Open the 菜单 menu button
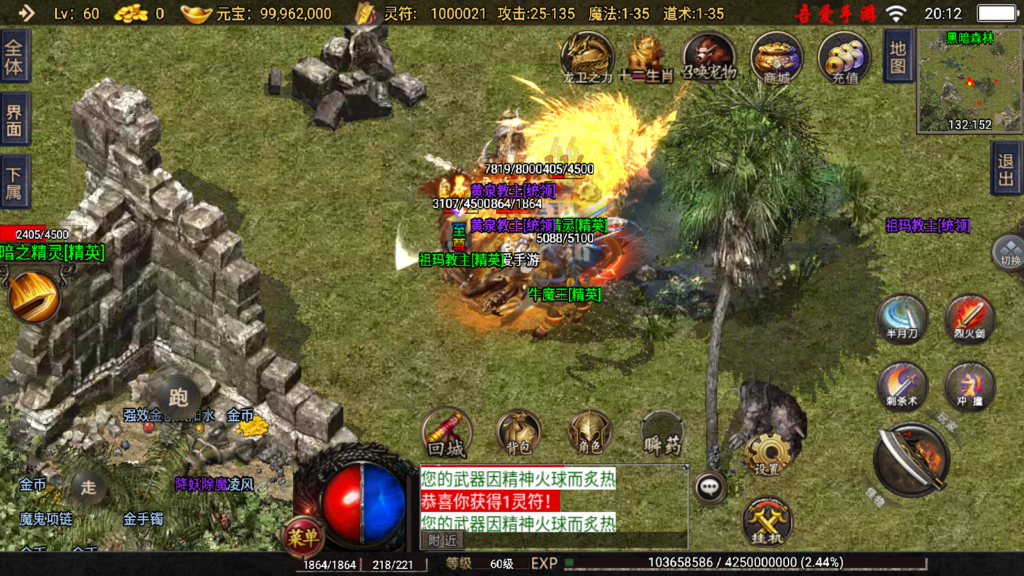 (x=304, y=536)
